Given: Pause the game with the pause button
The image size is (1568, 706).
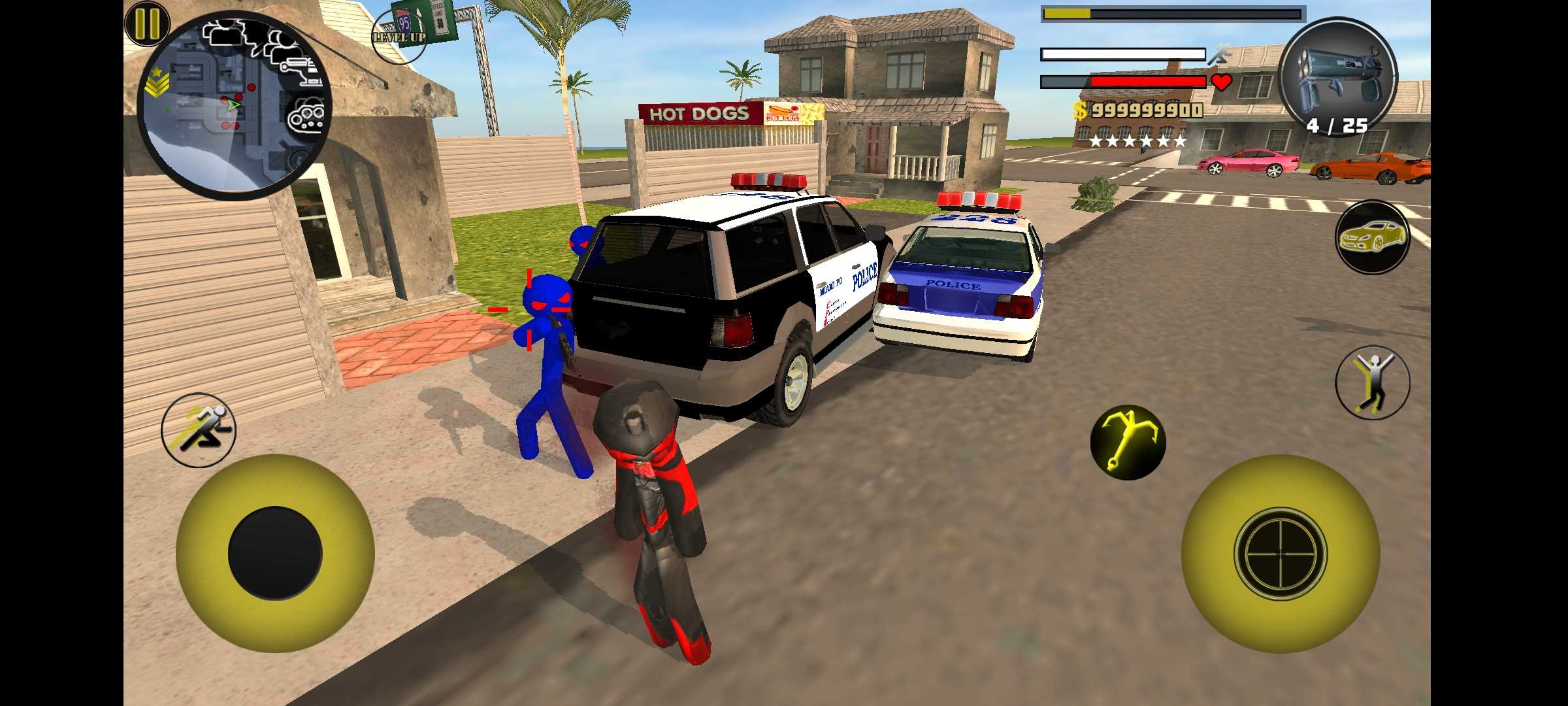Looking at the screenshot, I should pyautogui.click(x=147, y=24).
